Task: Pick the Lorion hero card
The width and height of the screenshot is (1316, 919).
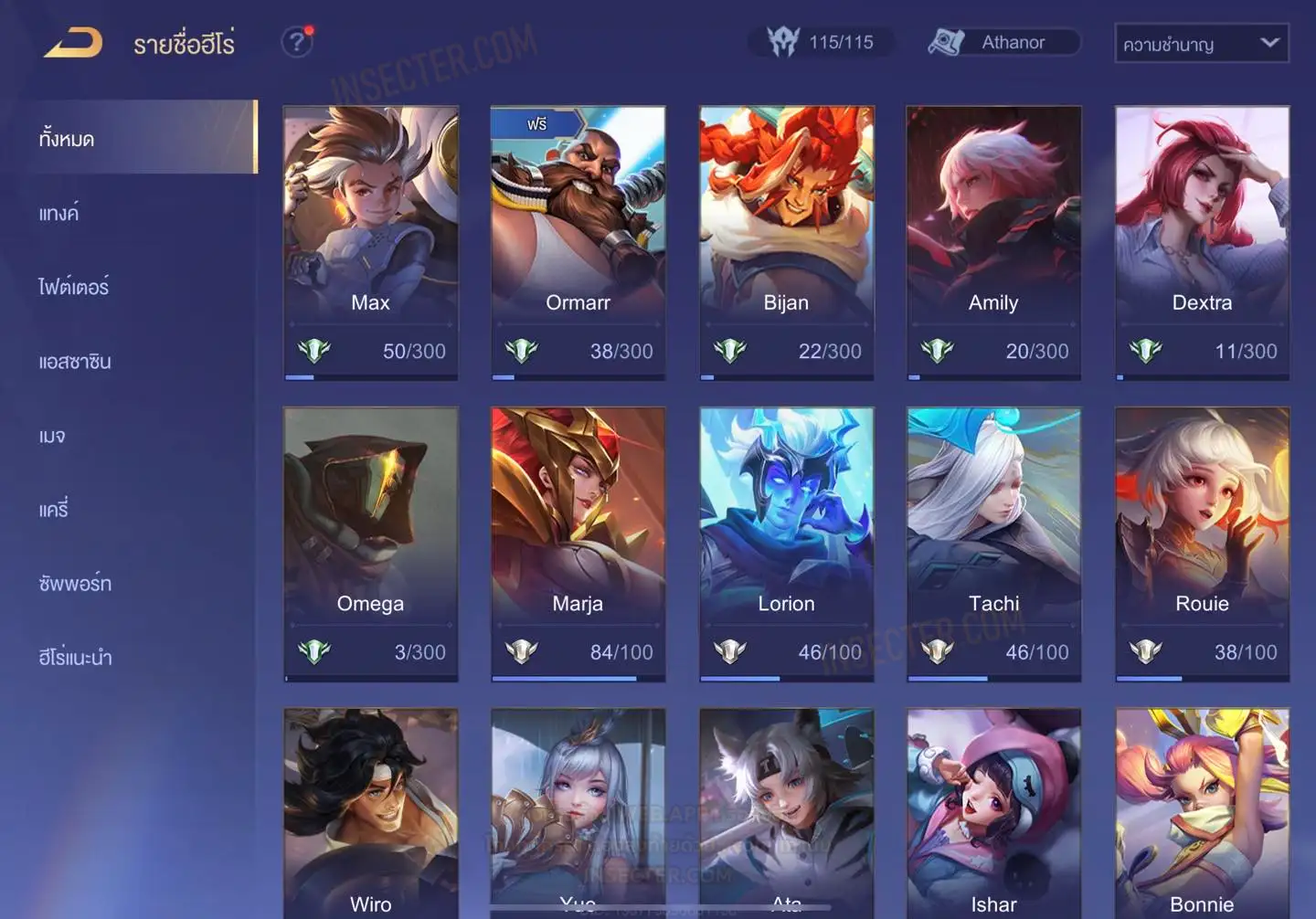Action: coord(786,541)
